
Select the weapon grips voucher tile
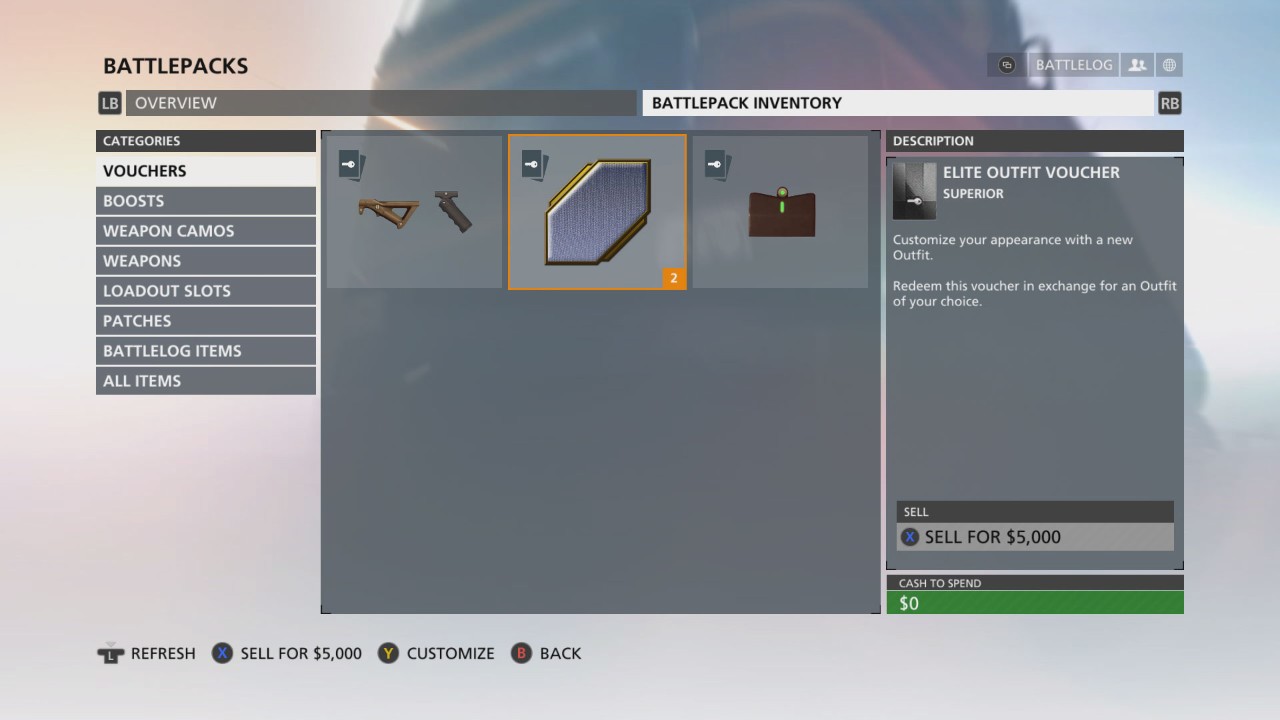click(414, 212)
